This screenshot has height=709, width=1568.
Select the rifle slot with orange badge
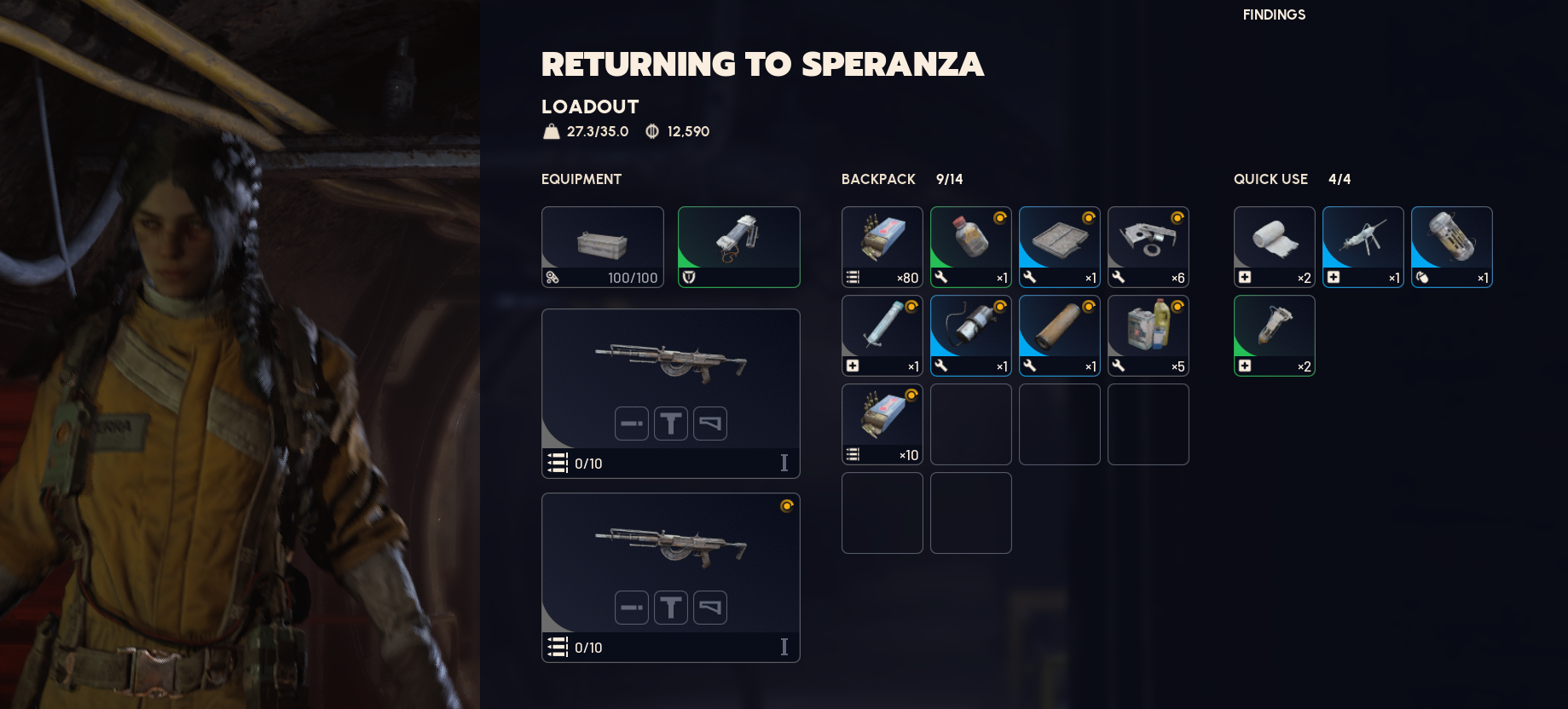[x=670, y=577]
